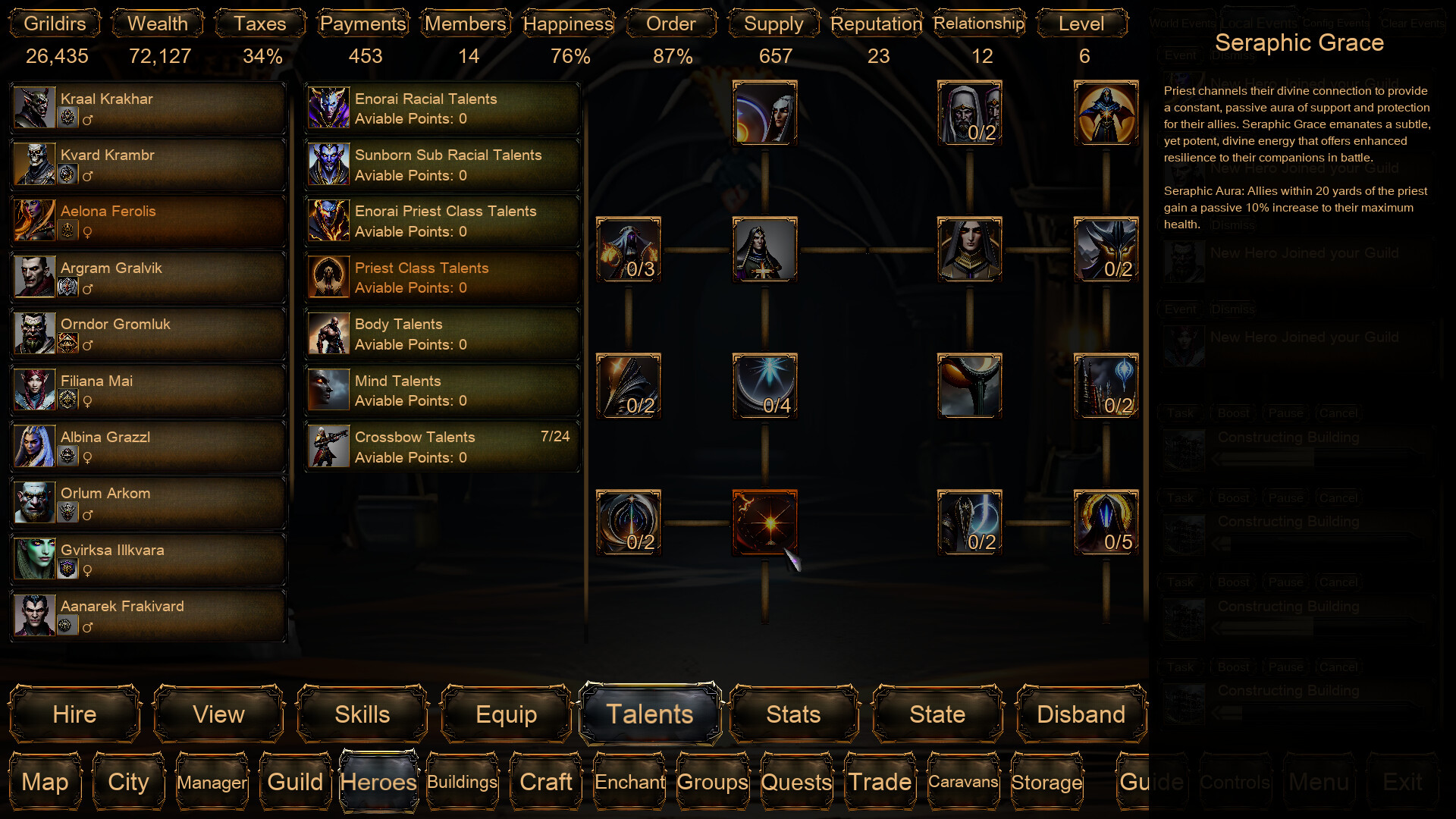1456x819 pixels.
Task: Select the 0/4 blue starburst talent icon
Action: [x=764, y=387]
